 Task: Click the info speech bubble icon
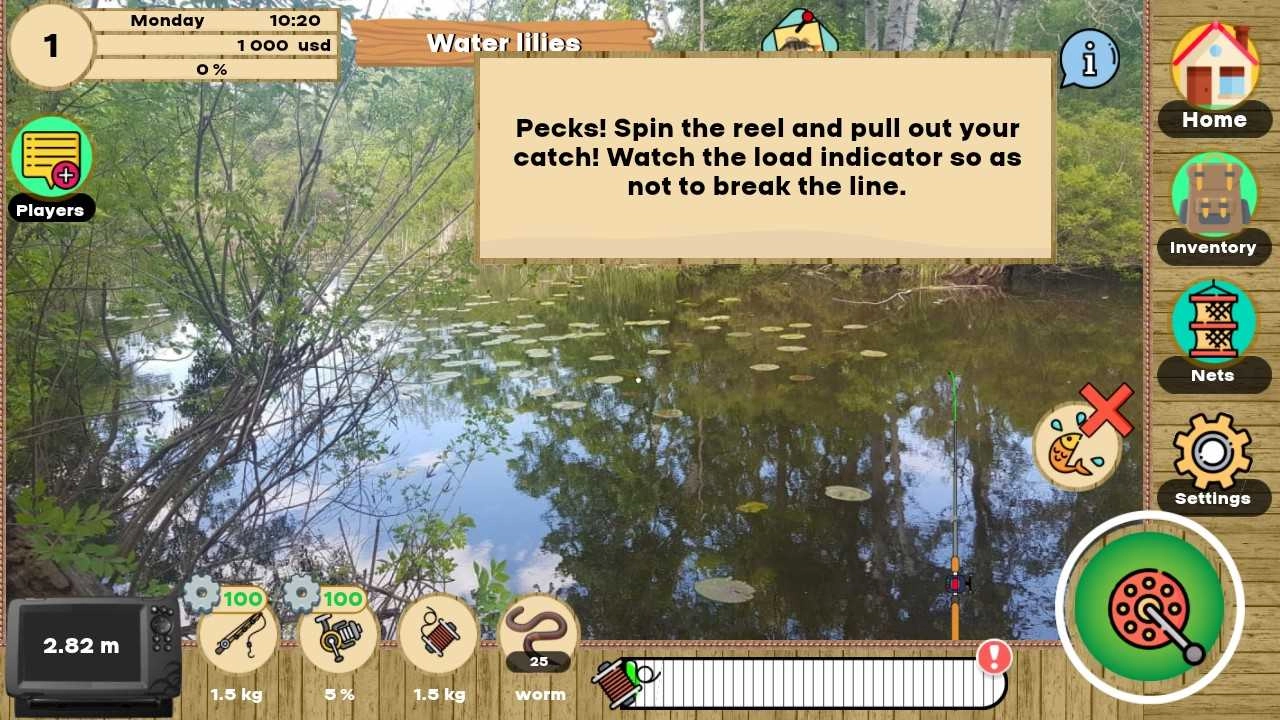pyautogui.click(x=1089, y=60)
